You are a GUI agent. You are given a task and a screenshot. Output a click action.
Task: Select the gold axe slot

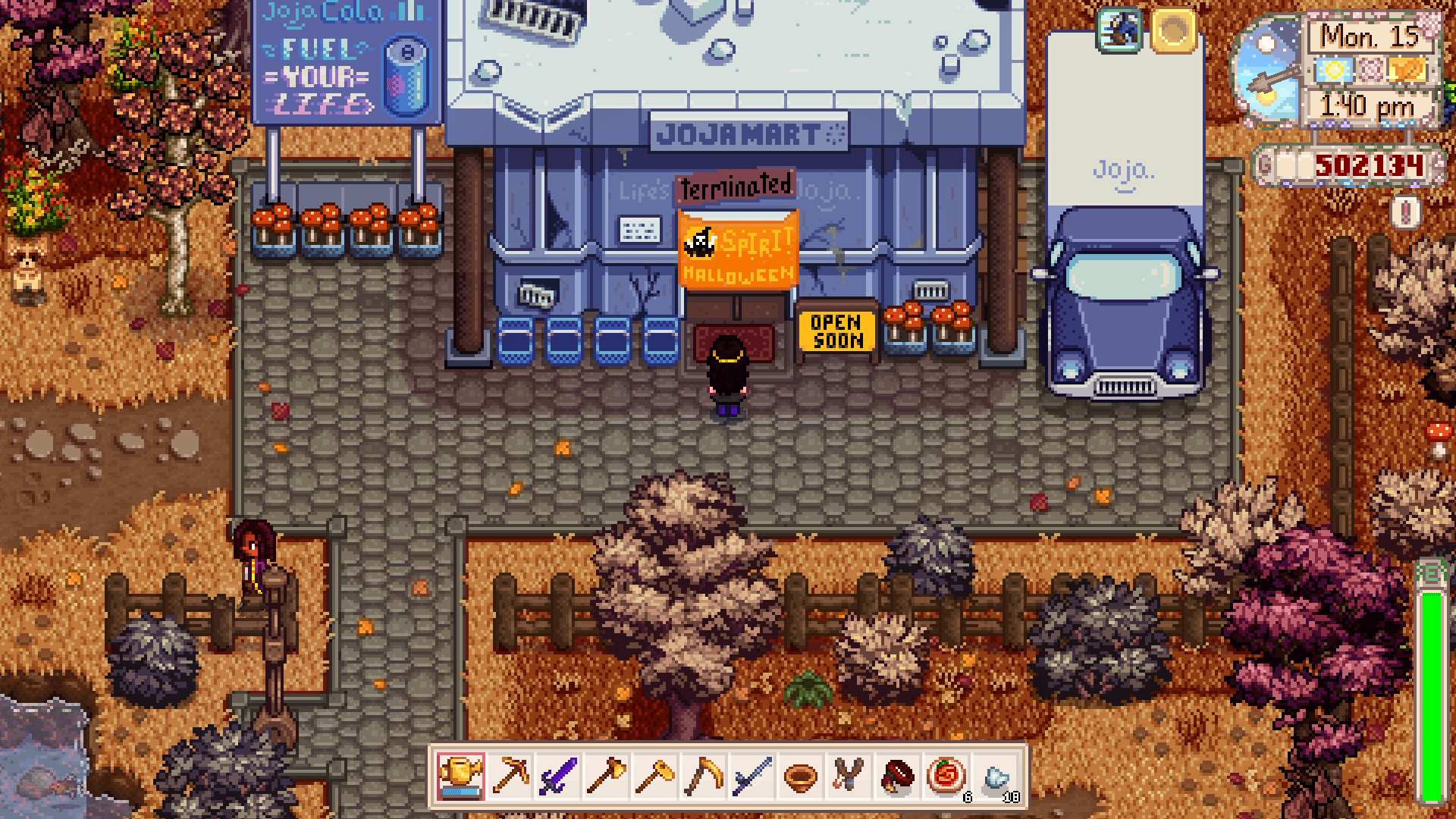pyautogui.click(x=607, y=777)
